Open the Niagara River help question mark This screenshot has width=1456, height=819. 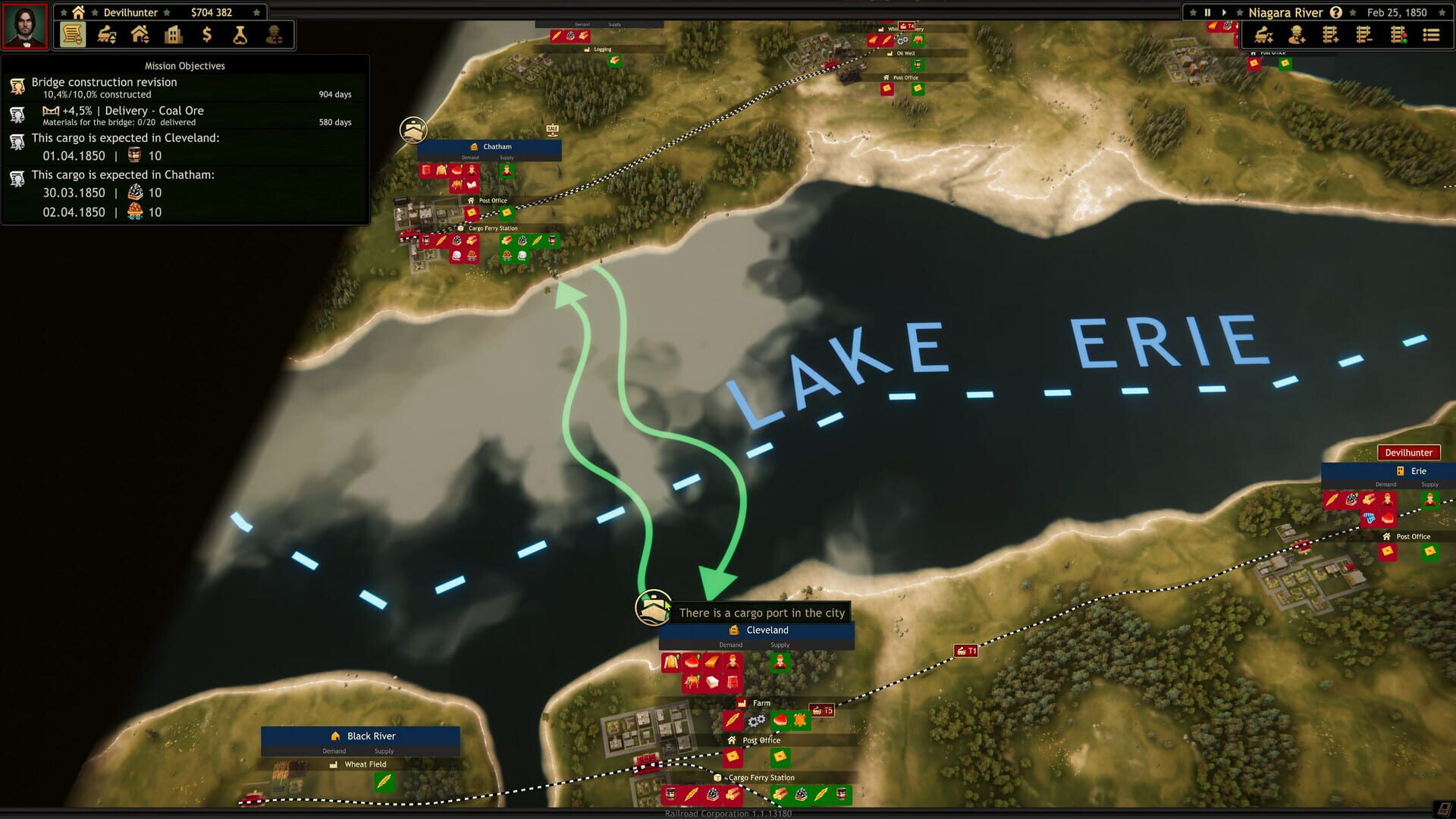(1336, 12)
